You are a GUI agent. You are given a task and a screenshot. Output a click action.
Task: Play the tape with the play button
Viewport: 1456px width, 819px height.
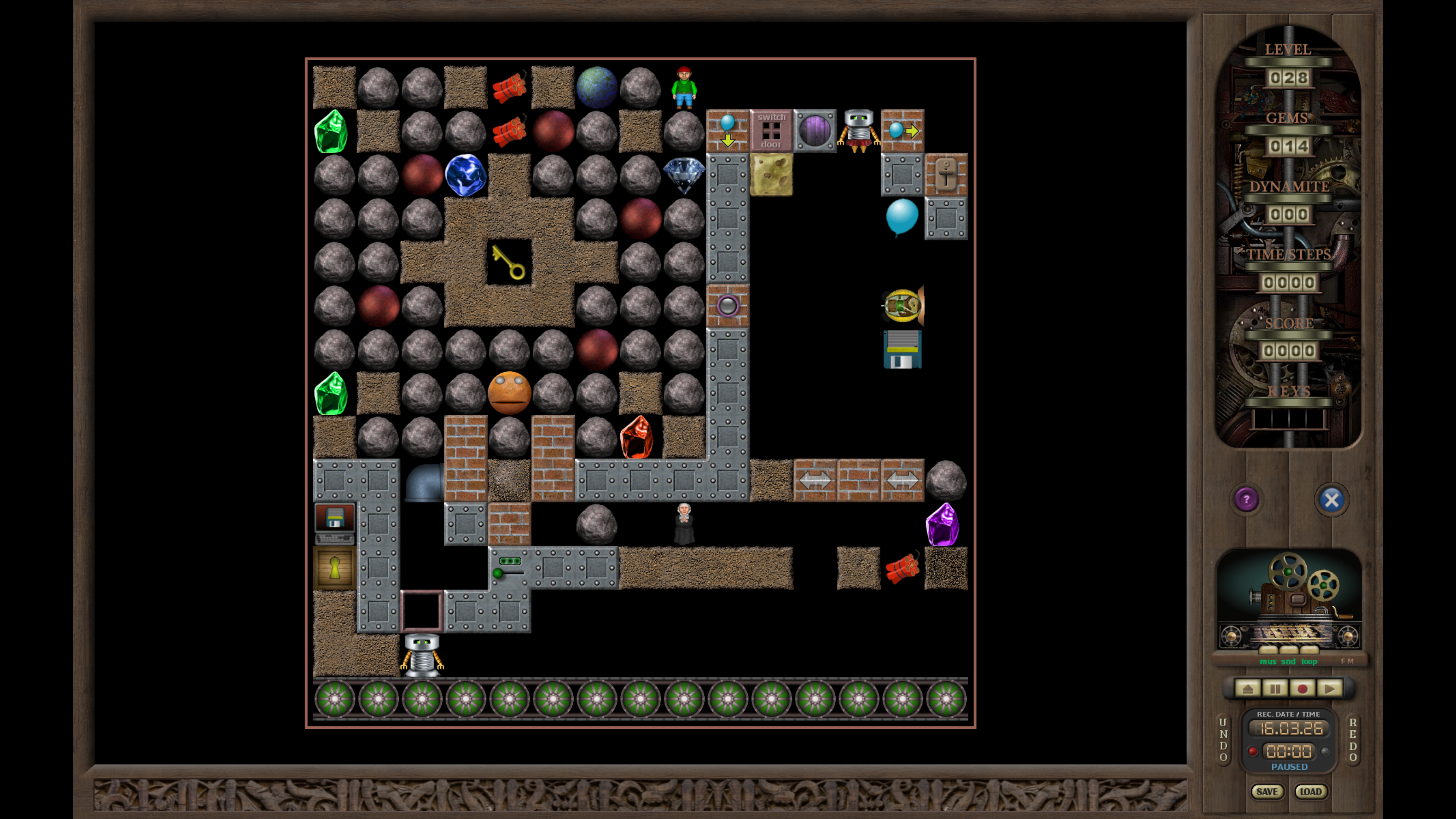(x=1329, y=689)
